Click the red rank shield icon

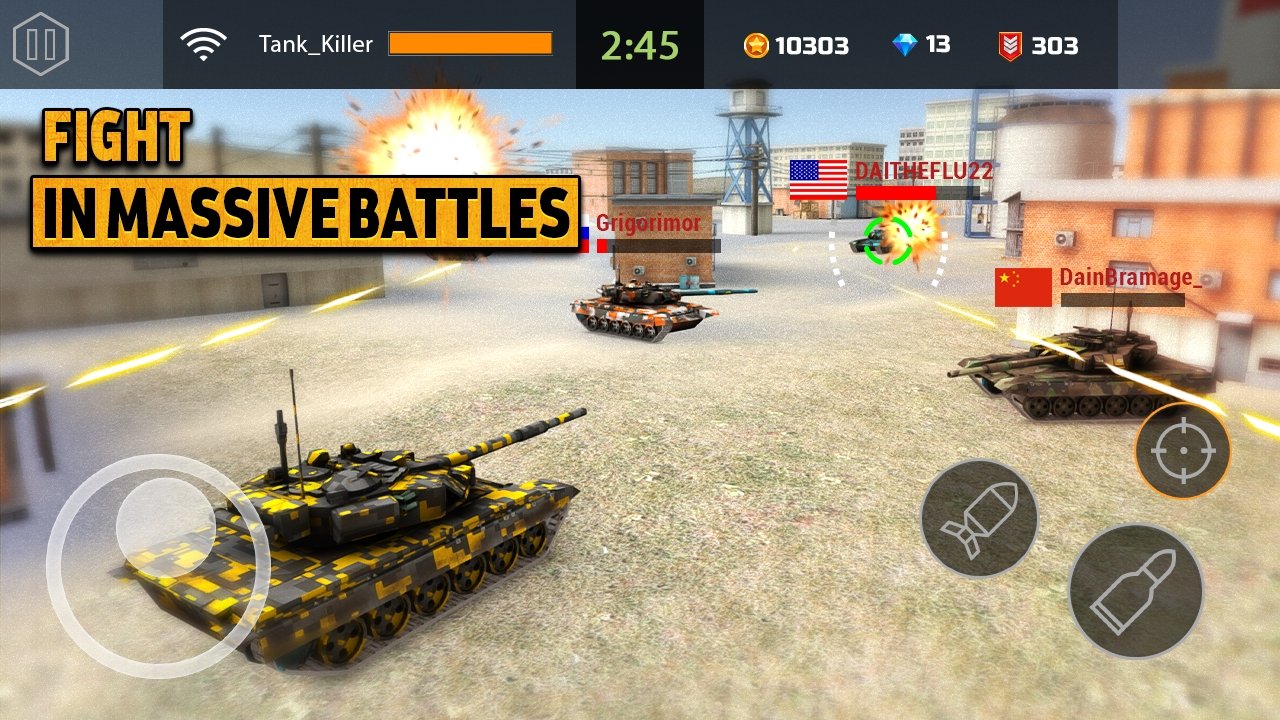pos(1010,45)
